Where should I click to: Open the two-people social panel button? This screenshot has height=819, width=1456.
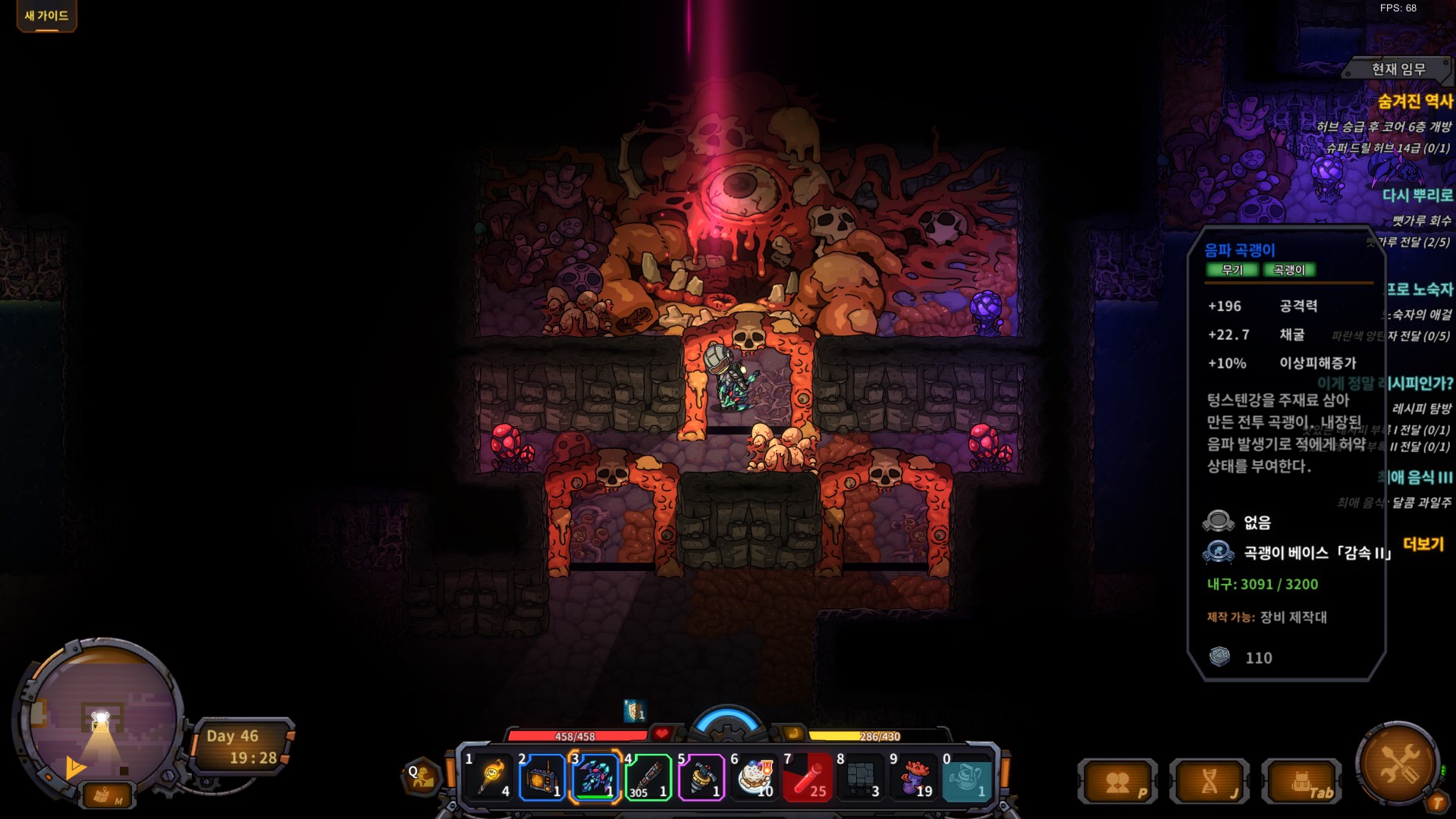(x=1118, y=783)
